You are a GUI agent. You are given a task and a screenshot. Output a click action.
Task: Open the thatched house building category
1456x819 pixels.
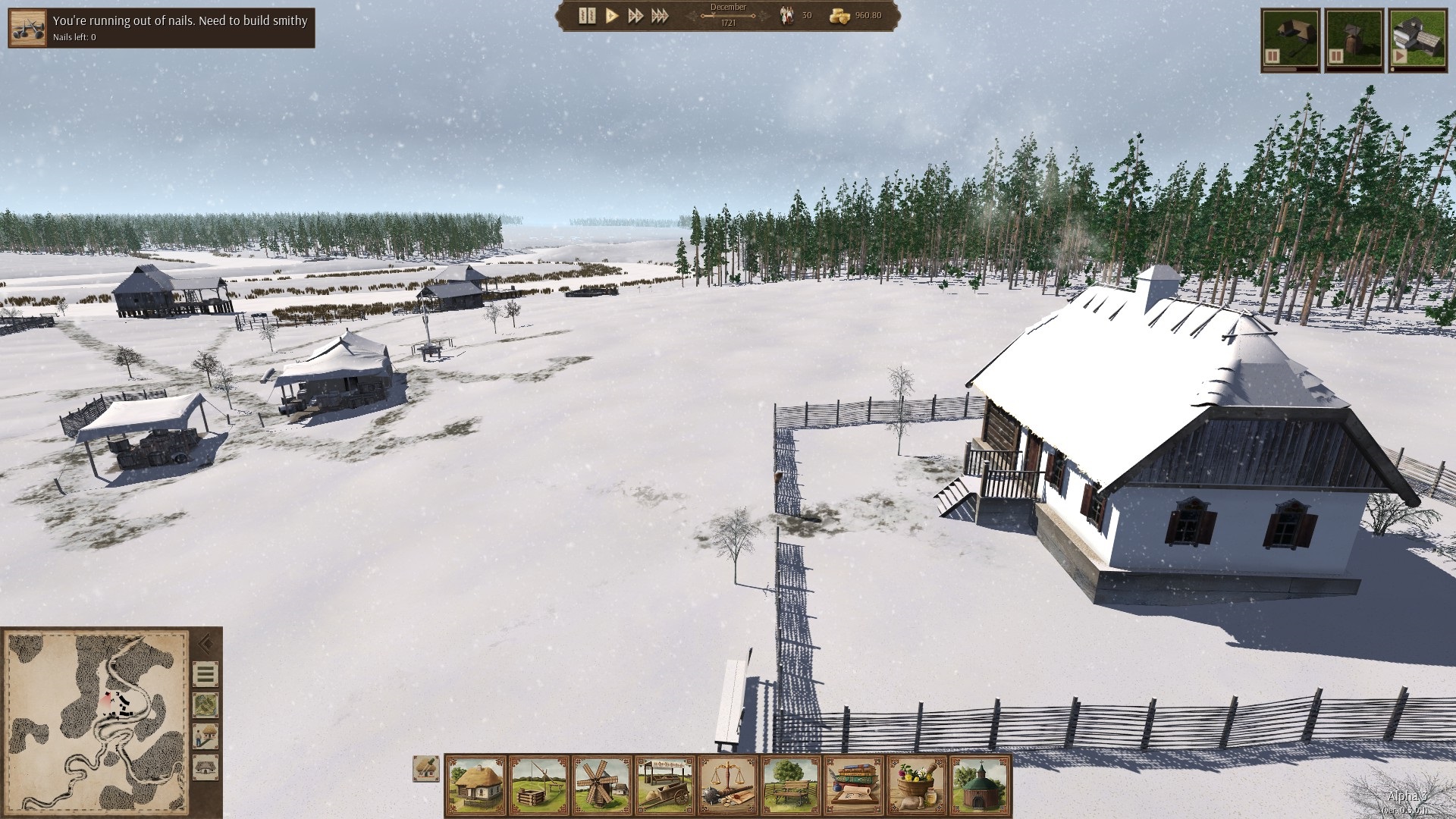475,785
